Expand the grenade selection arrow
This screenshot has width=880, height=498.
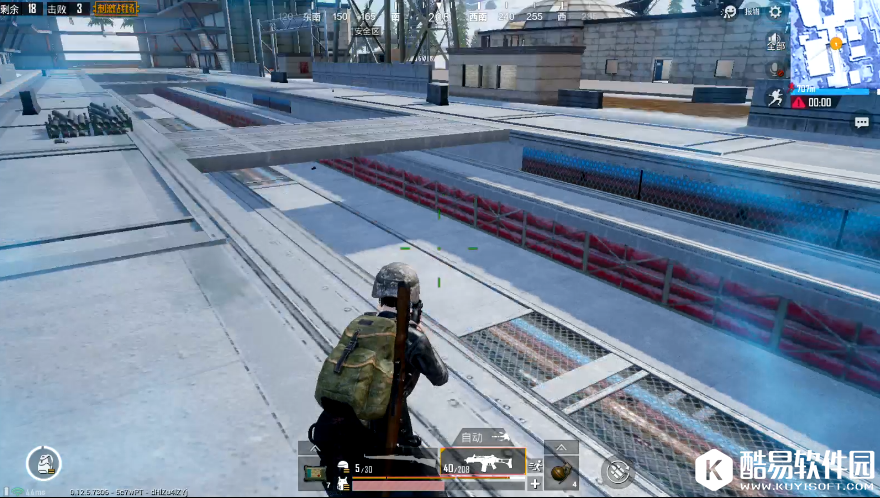561,448
